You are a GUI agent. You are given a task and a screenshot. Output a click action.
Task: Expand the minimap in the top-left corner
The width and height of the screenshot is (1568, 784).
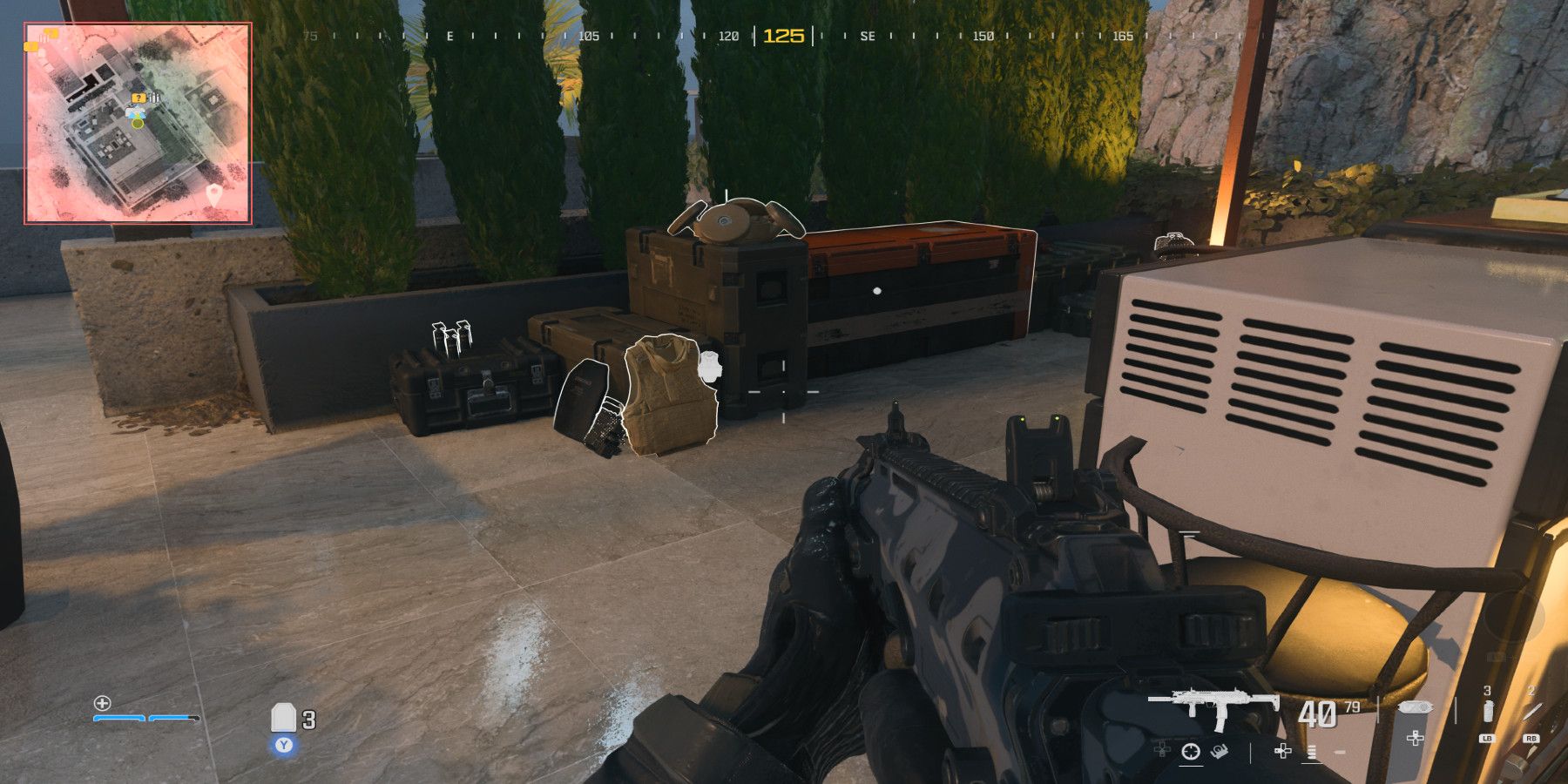[138, 118]
